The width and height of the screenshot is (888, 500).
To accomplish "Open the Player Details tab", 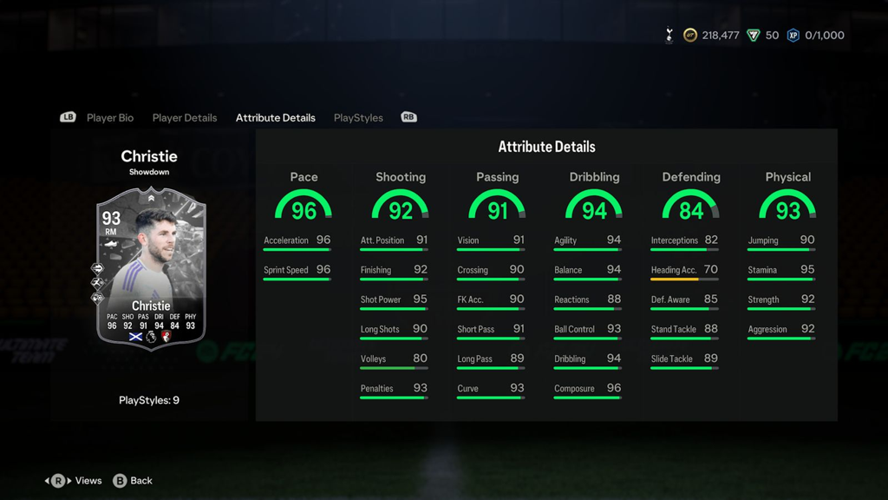I will pyautogui.click(x=184, y=118).
